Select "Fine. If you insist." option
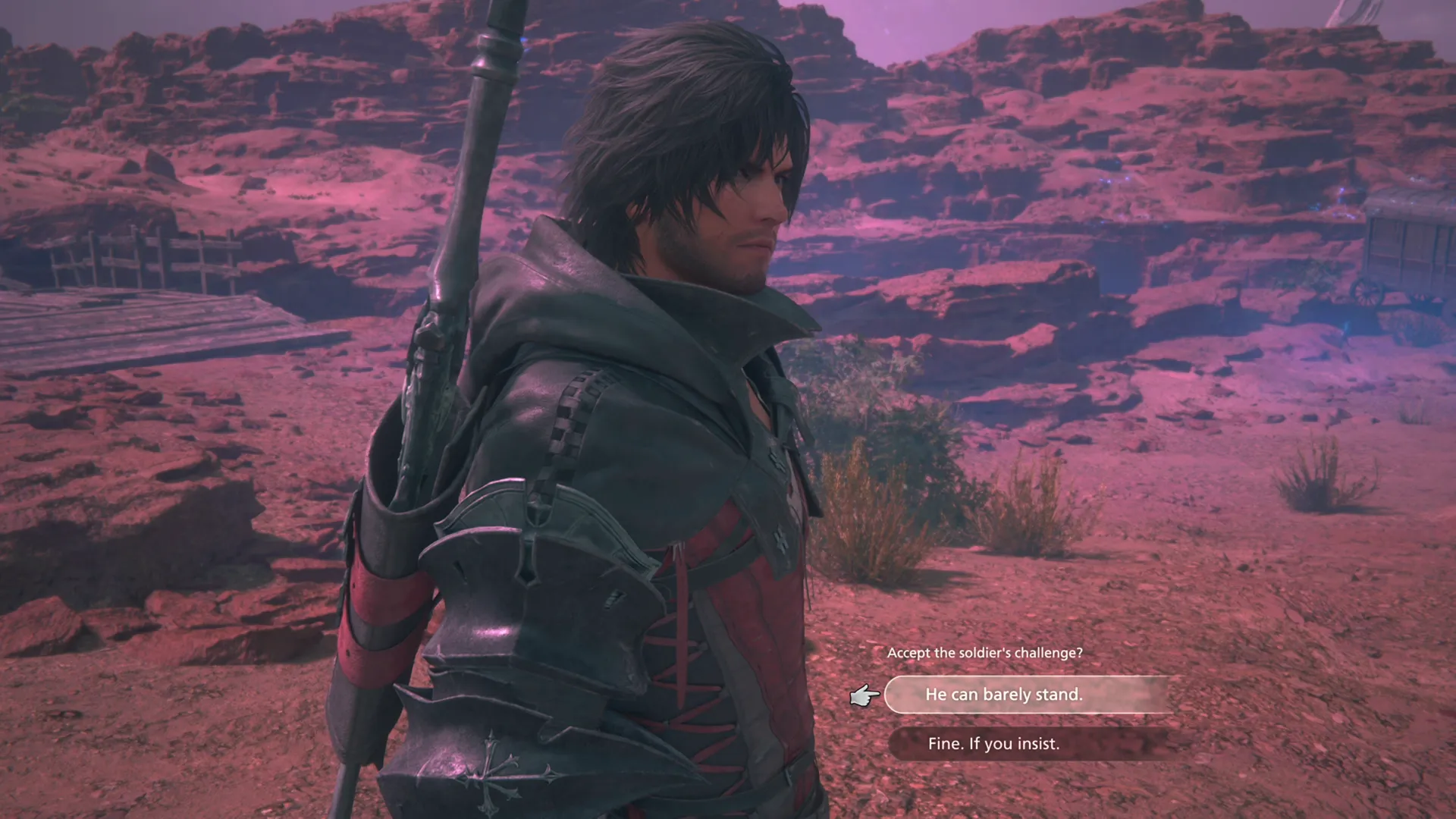1456x819 pixels. (994, 744)
